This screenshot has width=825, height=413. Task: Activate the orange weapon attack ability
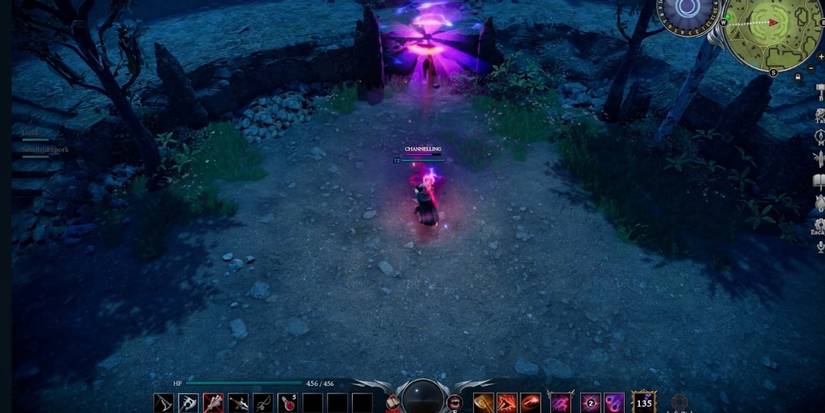pyautogui.click(x=483, y=402)
